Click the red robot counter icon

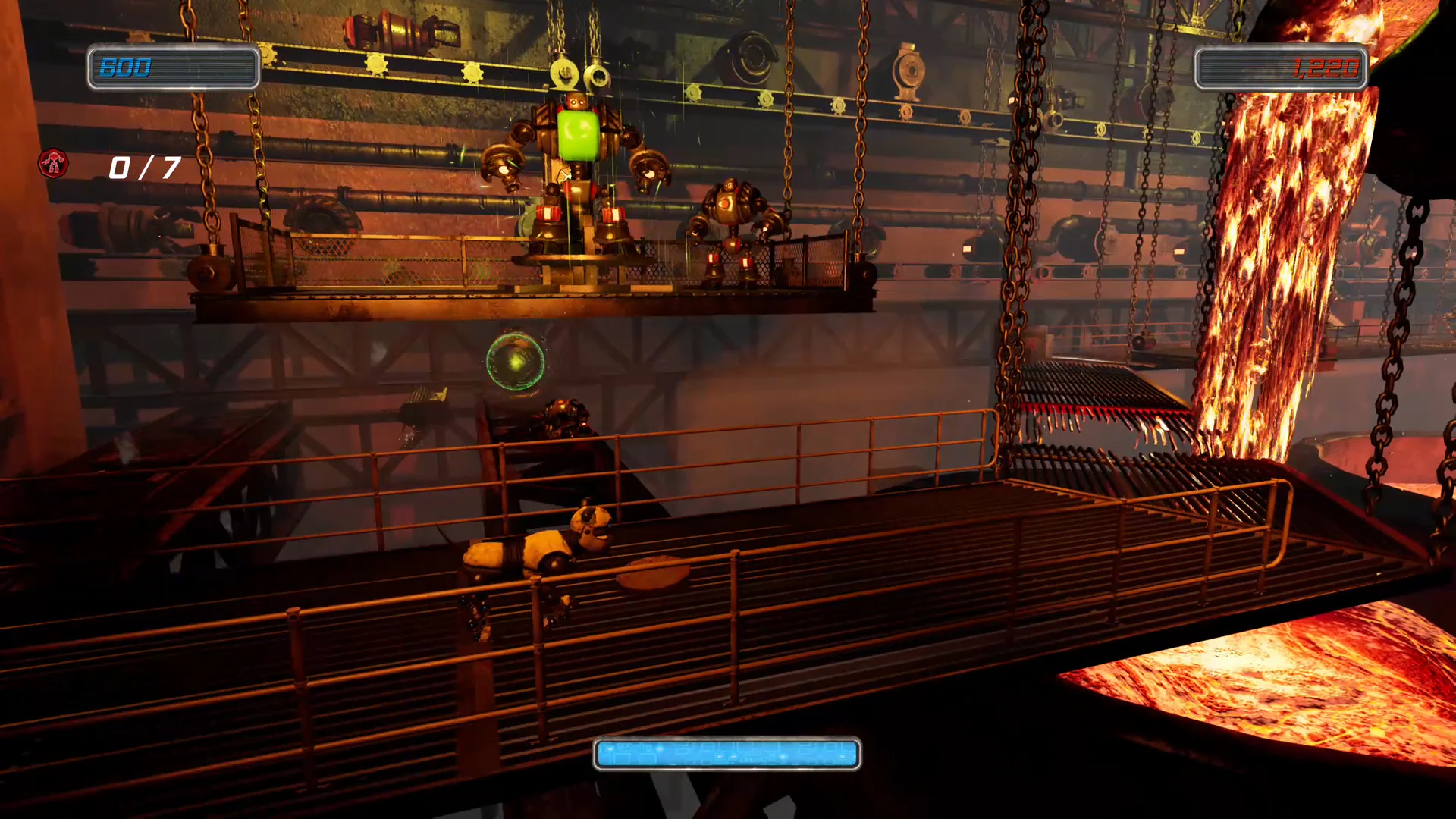pyautogui.click(x=53, y=164)
